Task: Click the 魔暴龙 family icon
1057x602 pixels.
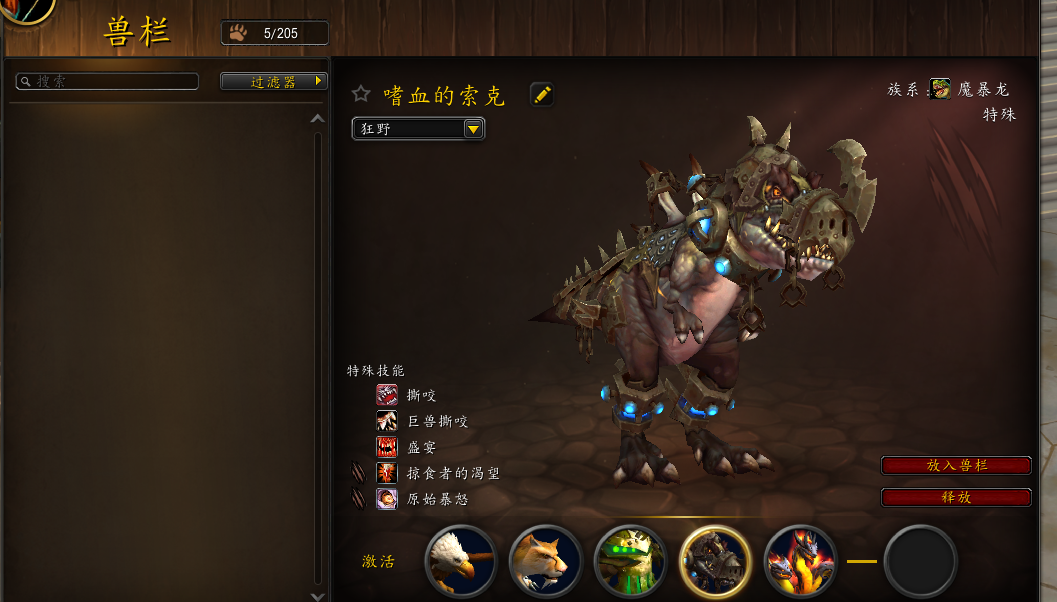Action: 940,89
